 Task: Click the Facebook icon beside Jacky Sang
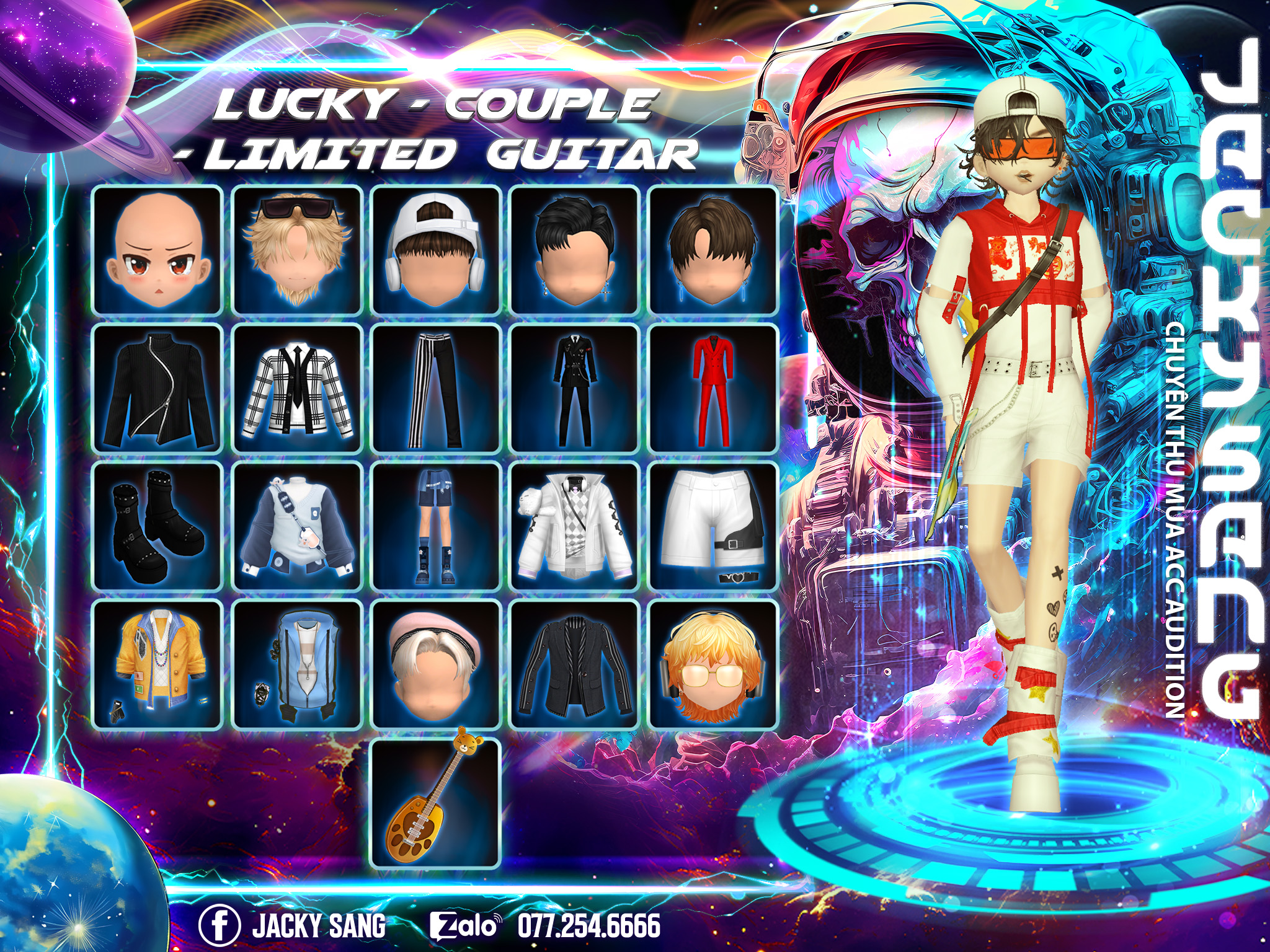(x=220, y=926)
